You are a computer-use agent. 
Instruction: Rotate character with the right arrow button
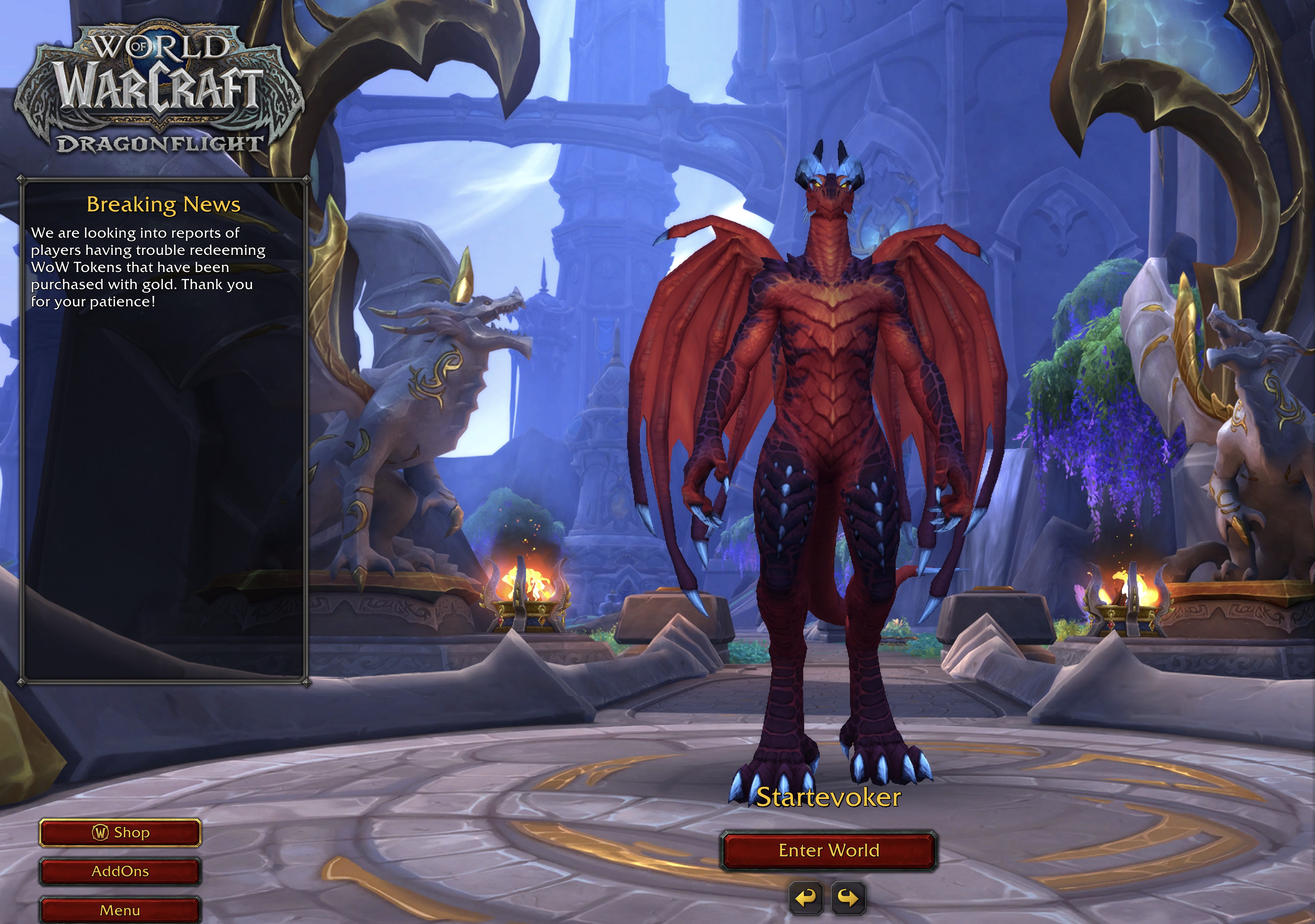click(848, 898)
